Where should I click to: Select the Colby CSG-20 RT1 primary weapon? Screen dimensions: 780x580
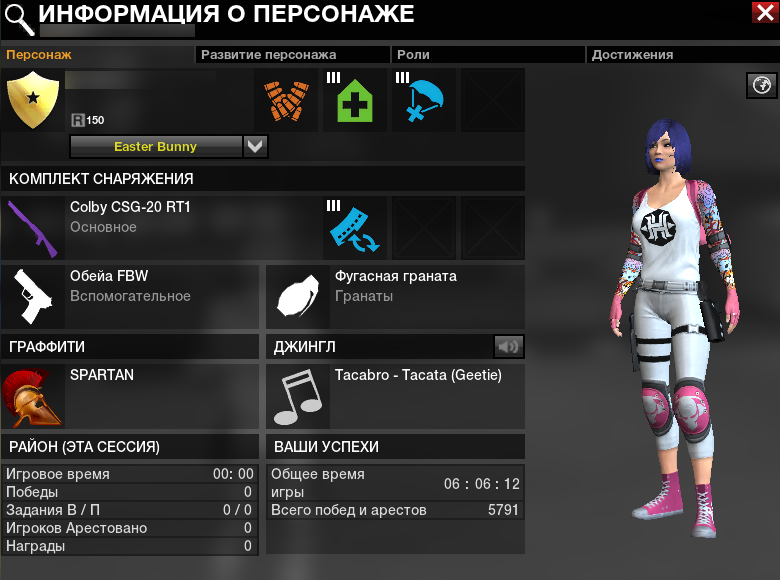tap(34, 227)
